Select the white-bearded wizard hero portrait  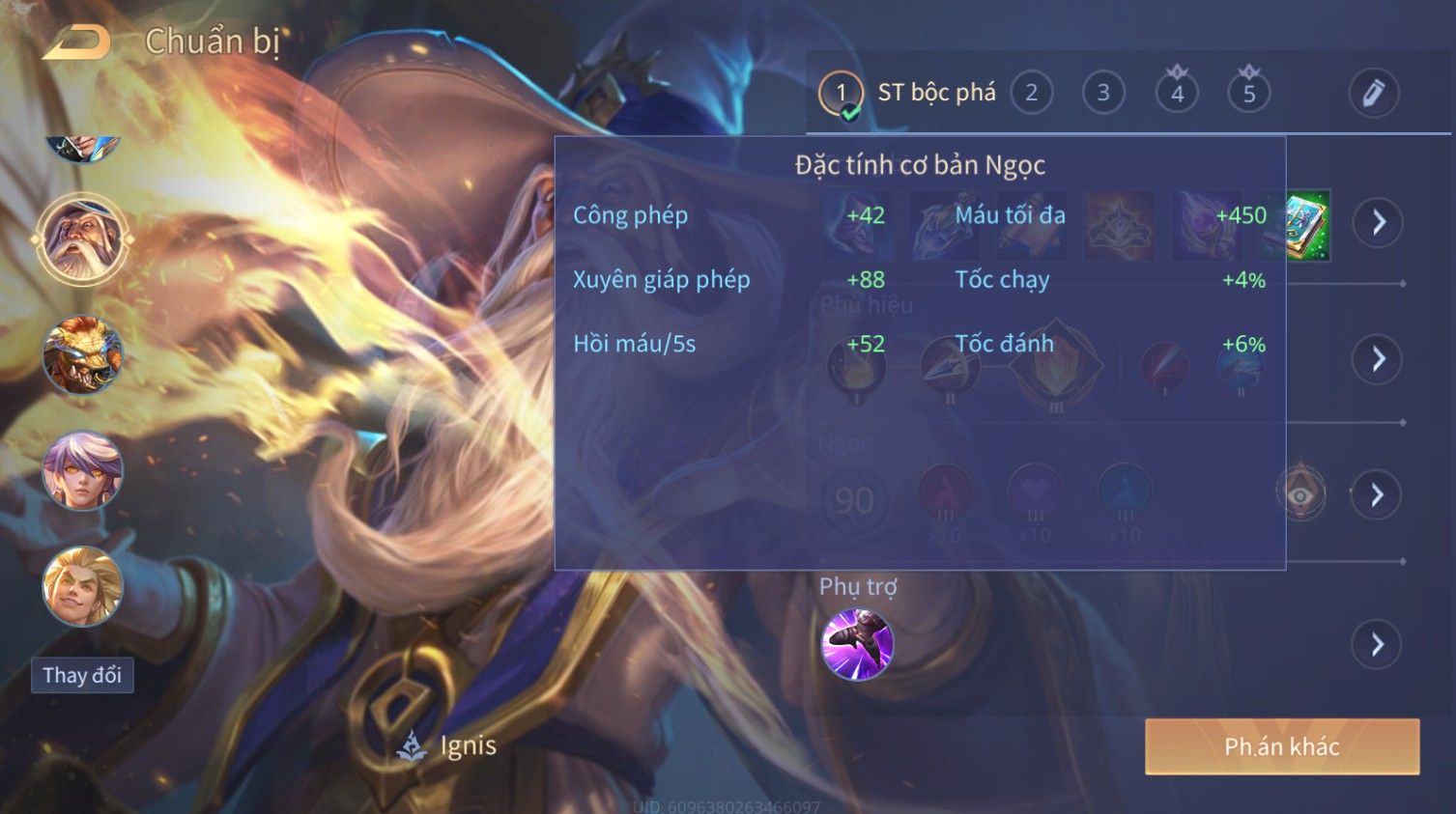coord(82,239)
